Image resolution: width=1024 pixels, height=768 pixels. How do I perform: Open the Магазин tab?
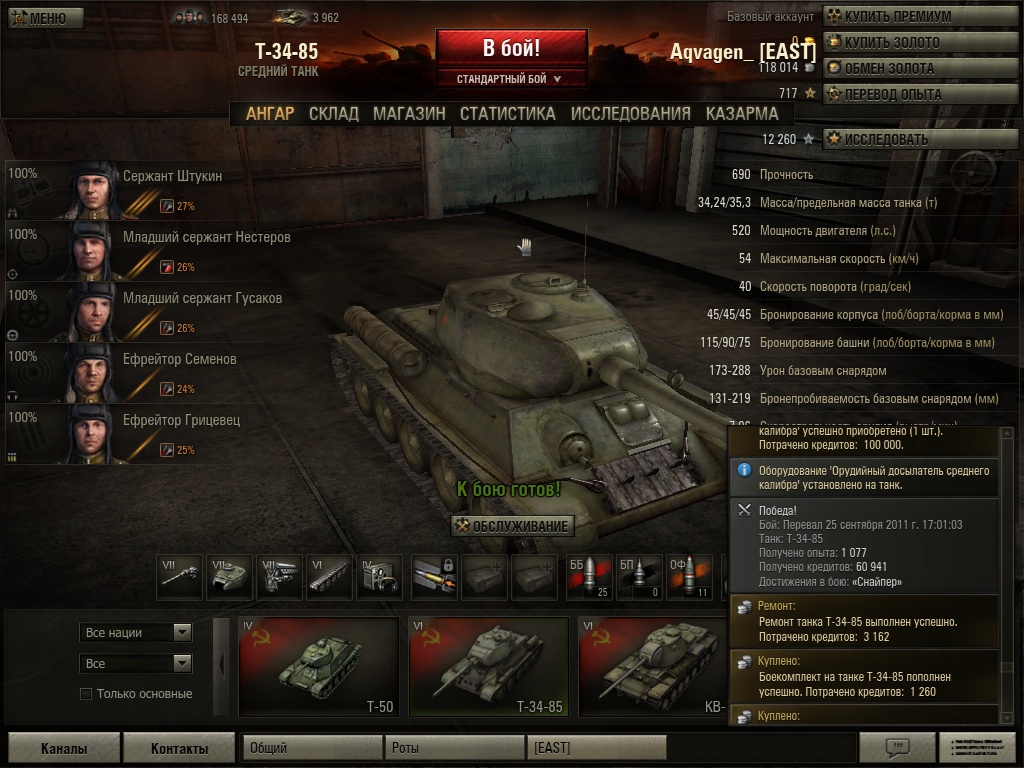tap(409, 114)
